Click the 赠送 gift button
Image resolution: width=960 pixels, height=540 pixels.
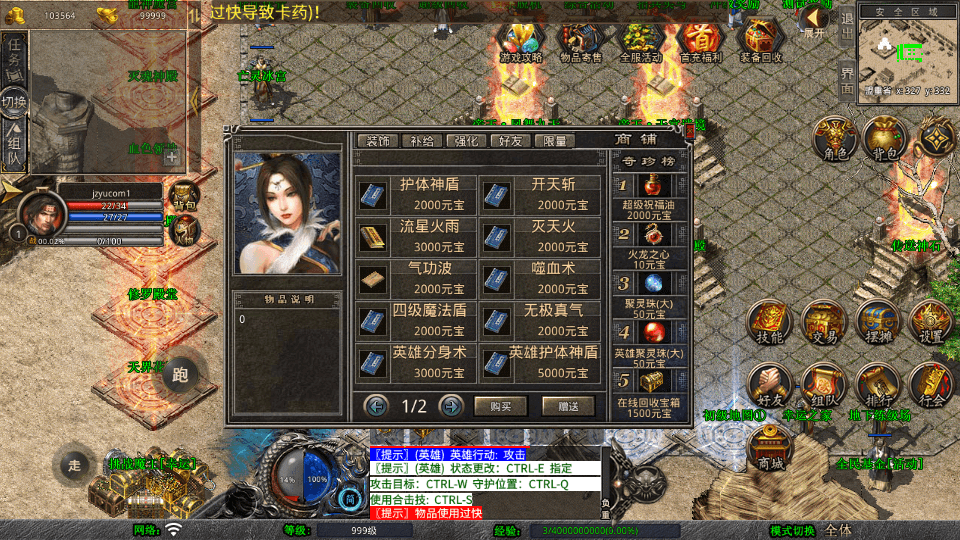tap(568, 406)
